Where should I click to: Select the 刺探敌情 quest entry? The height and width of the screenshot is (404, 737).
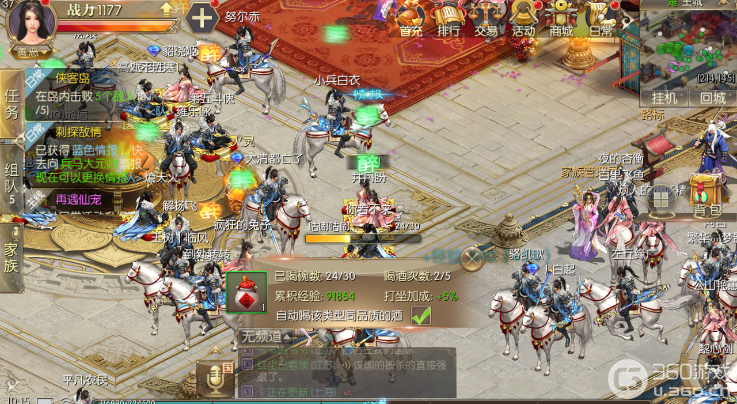point(78,131)
